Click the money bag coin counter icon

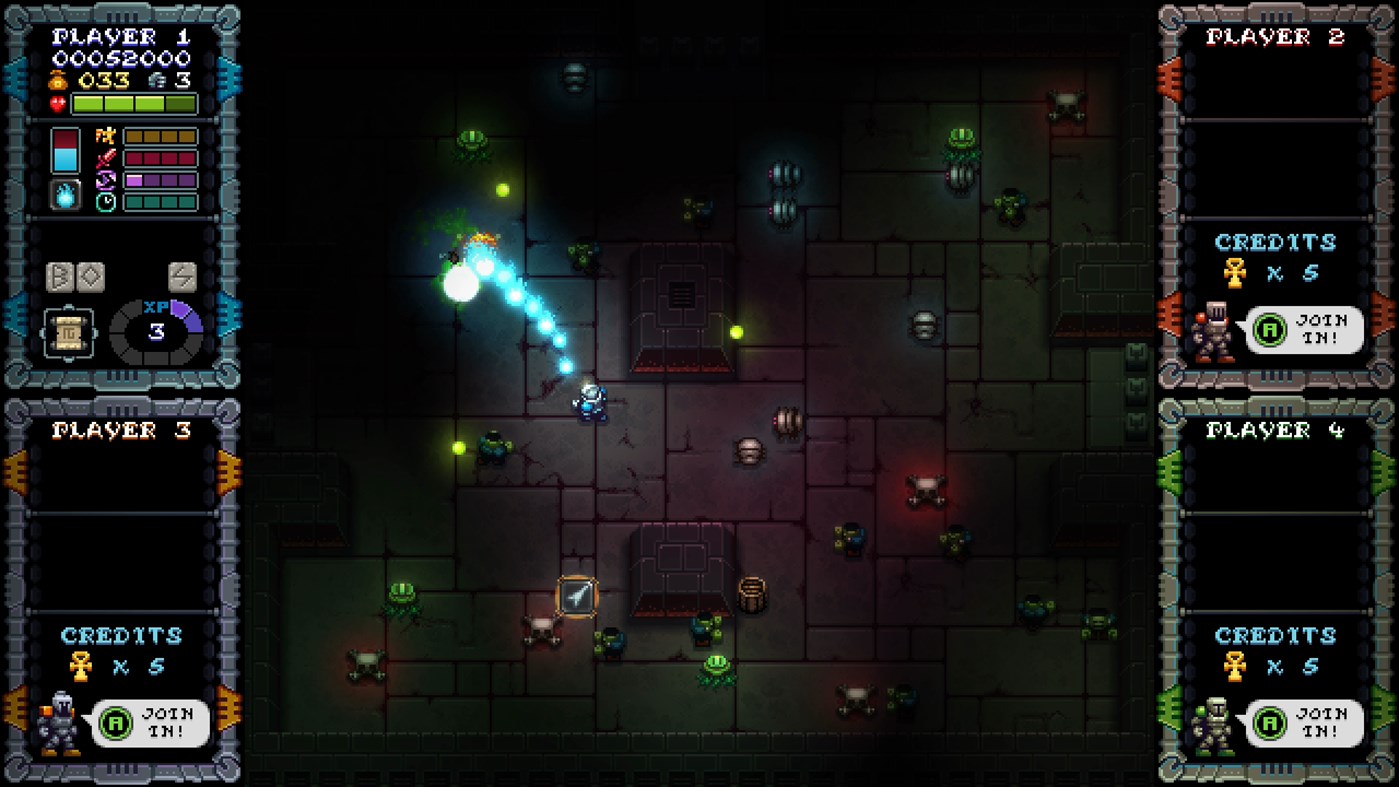(x=56, y=82)
